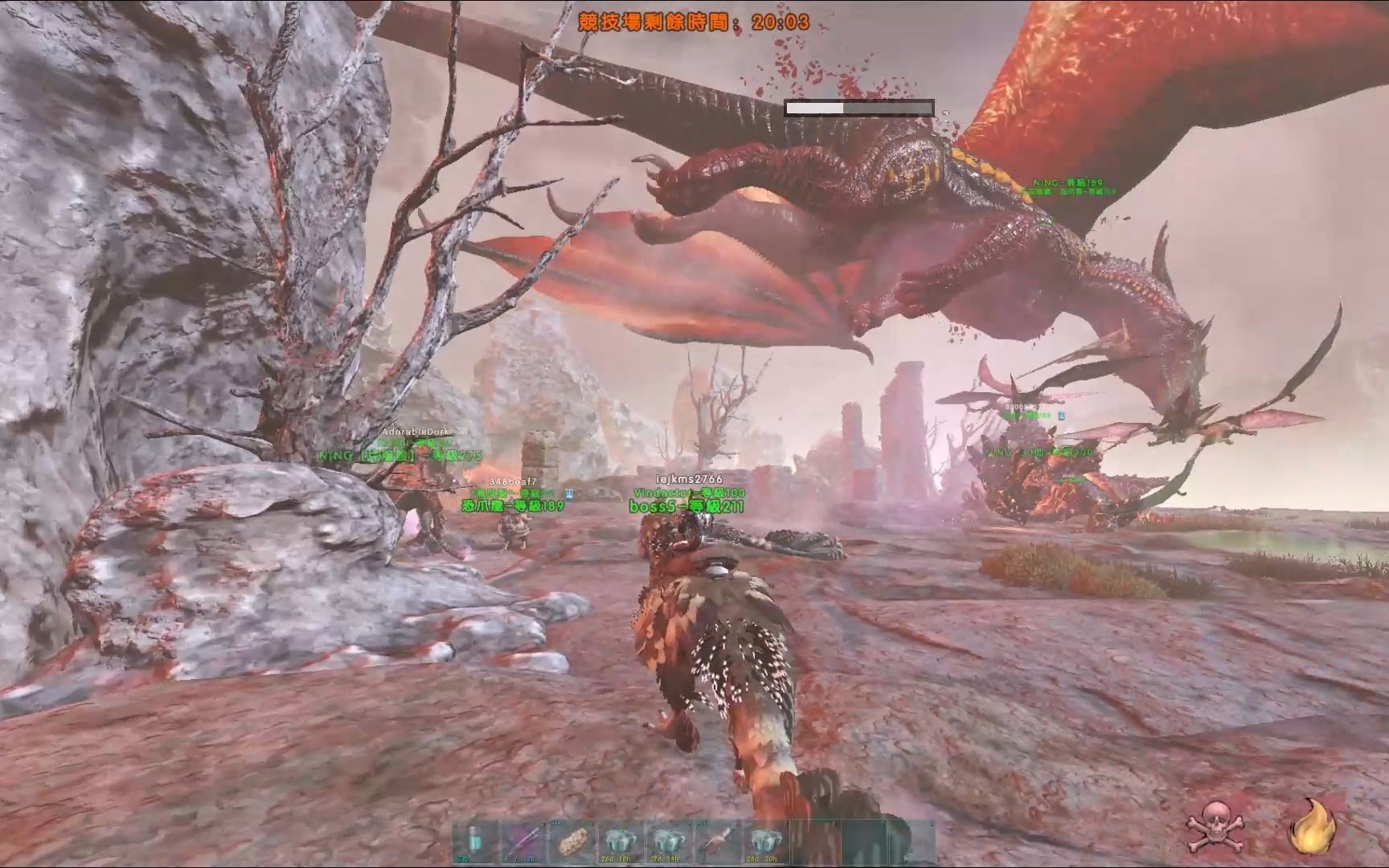Select the silver item with 26d 18h timer
The image size is (1389, 868).
point(620,841)
